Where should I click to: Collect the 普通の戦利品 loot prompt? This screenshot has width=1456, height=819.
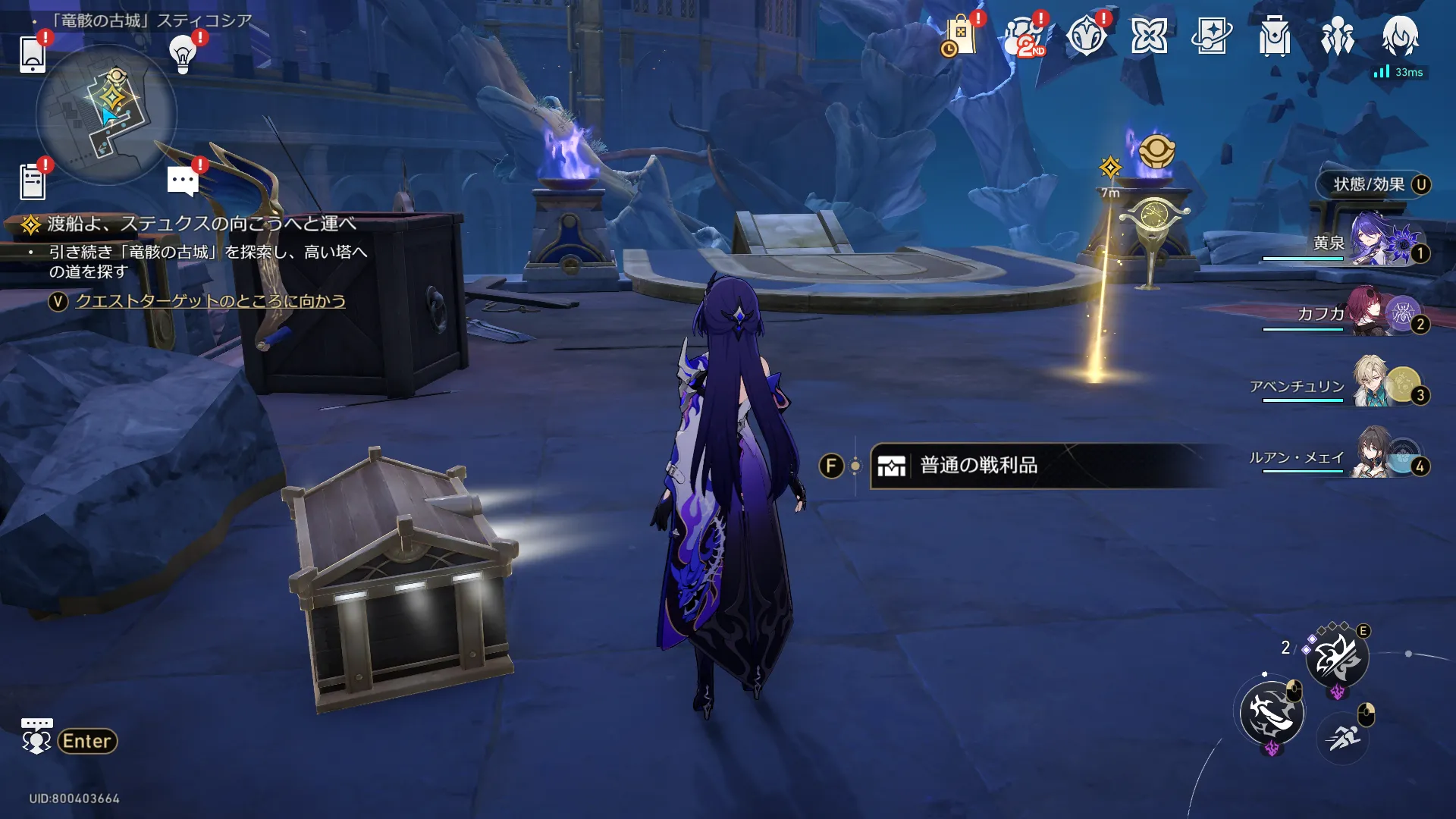click(978, 466)
